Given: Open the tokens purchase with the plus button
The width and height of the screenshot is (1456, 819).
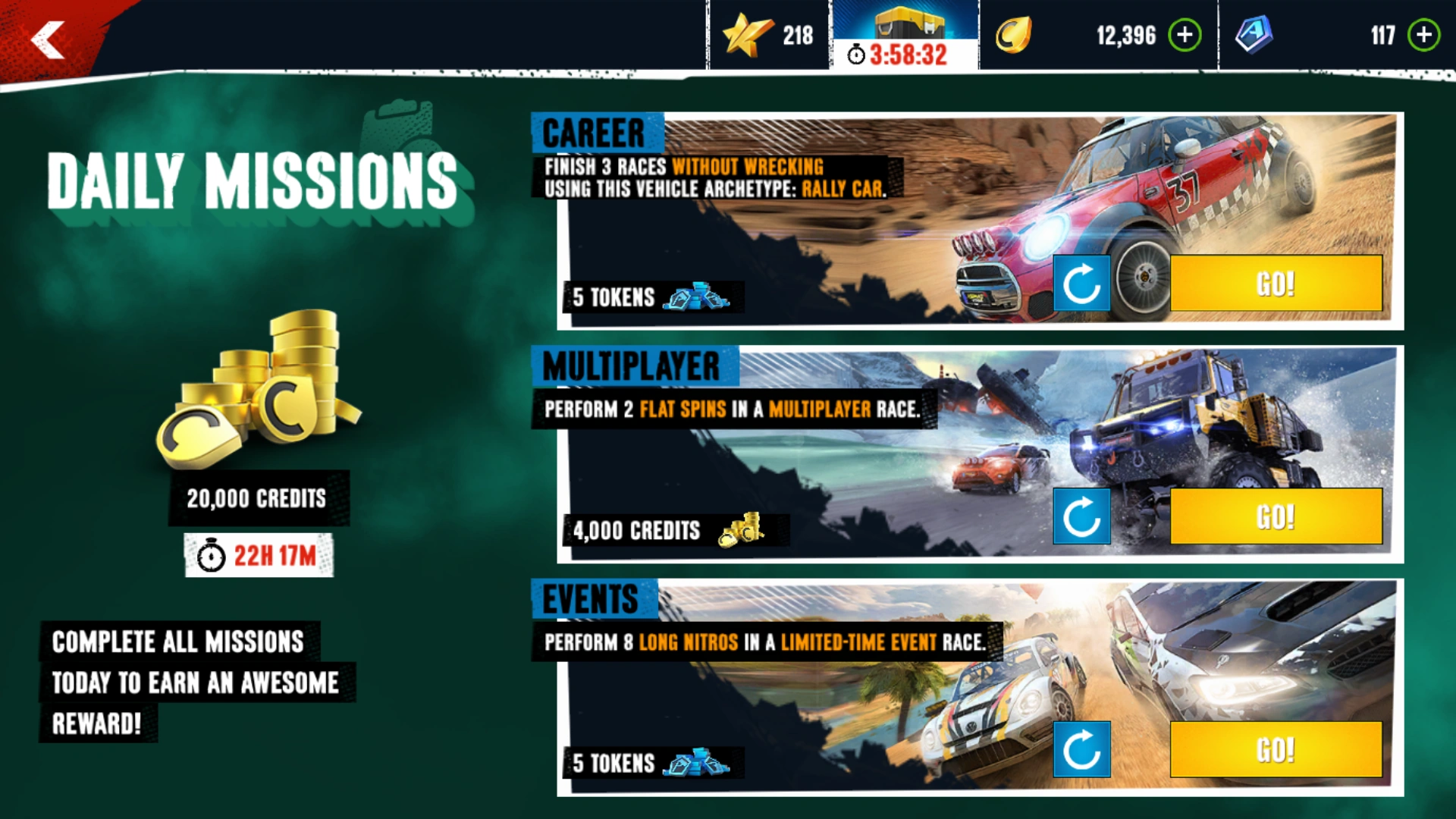Looking at the screenshot, I should tap(1424, 34).
